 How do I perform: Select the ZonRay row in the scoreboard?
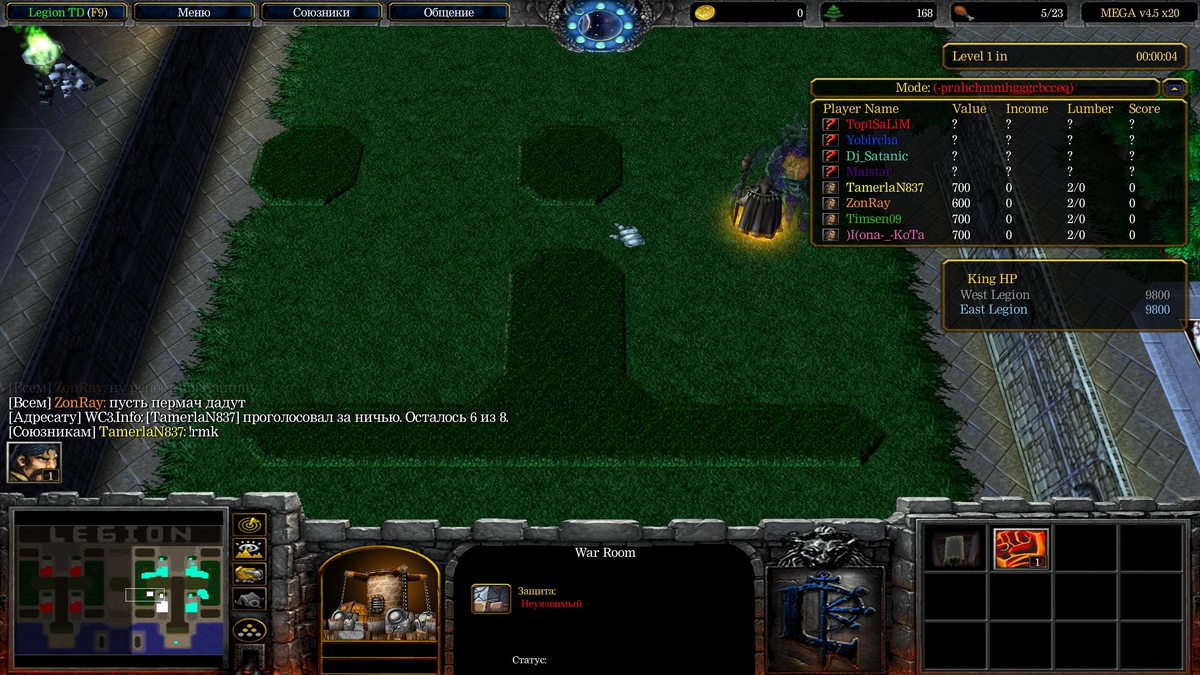(x=867, y=203)
